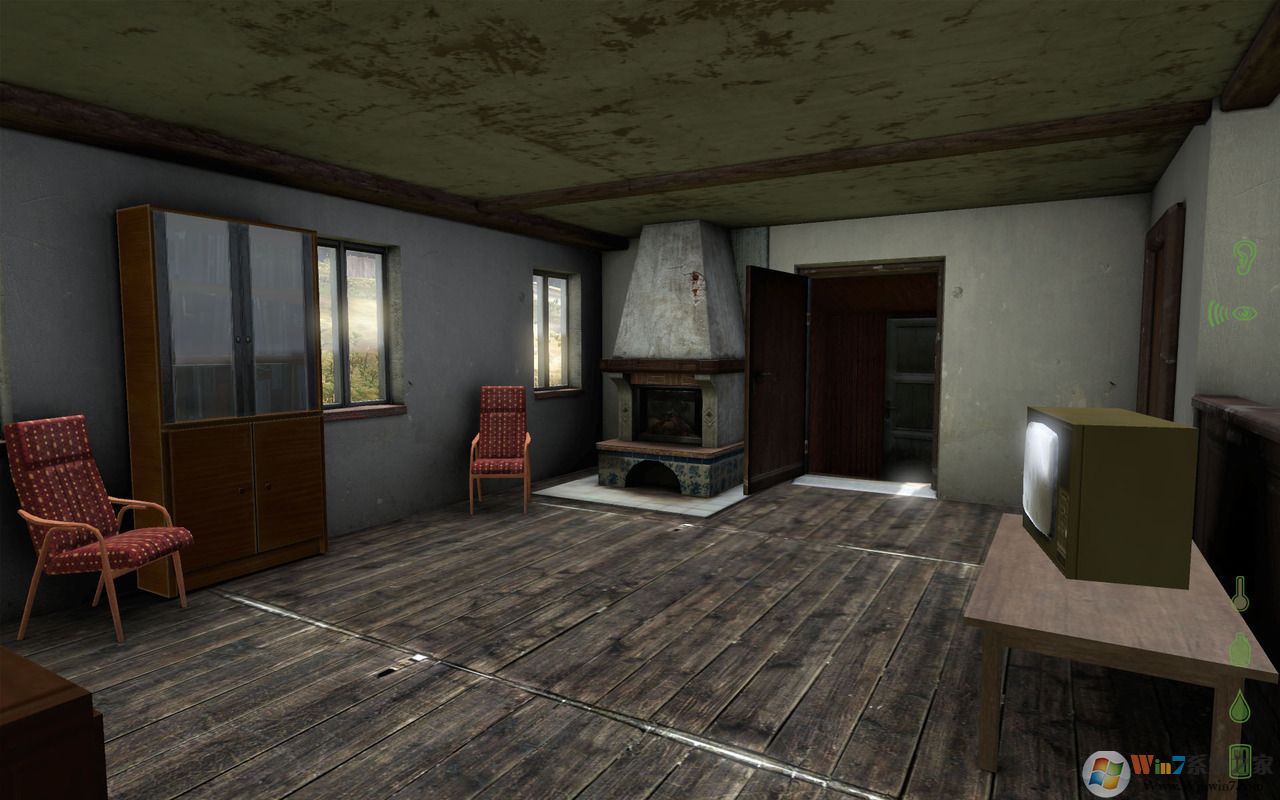
Task: Click the knife-and-fork hunger status icon
Action: 1239,762
